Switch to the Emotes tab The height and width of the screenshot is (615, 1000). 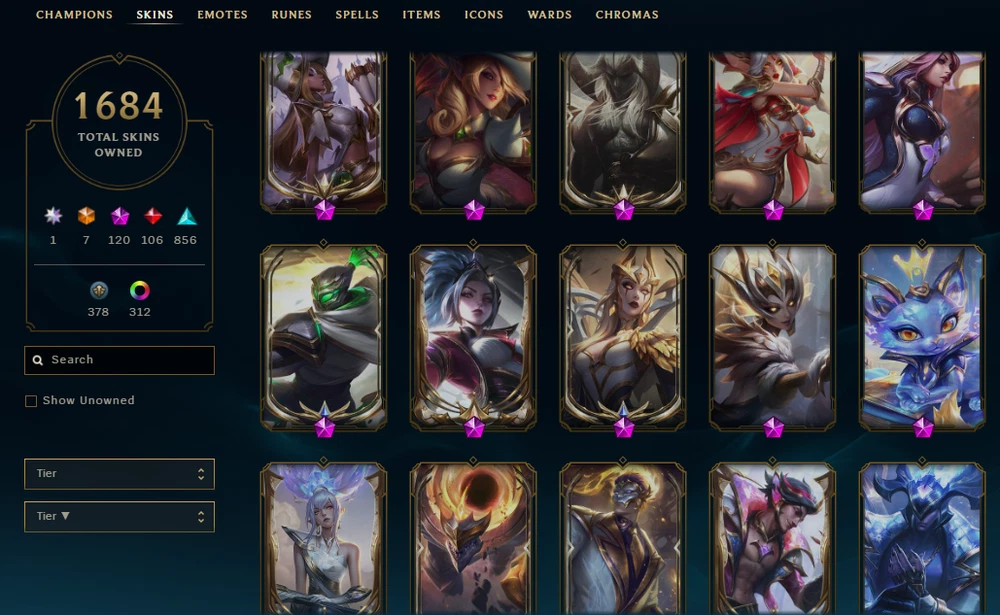click(x=222, y=15)
